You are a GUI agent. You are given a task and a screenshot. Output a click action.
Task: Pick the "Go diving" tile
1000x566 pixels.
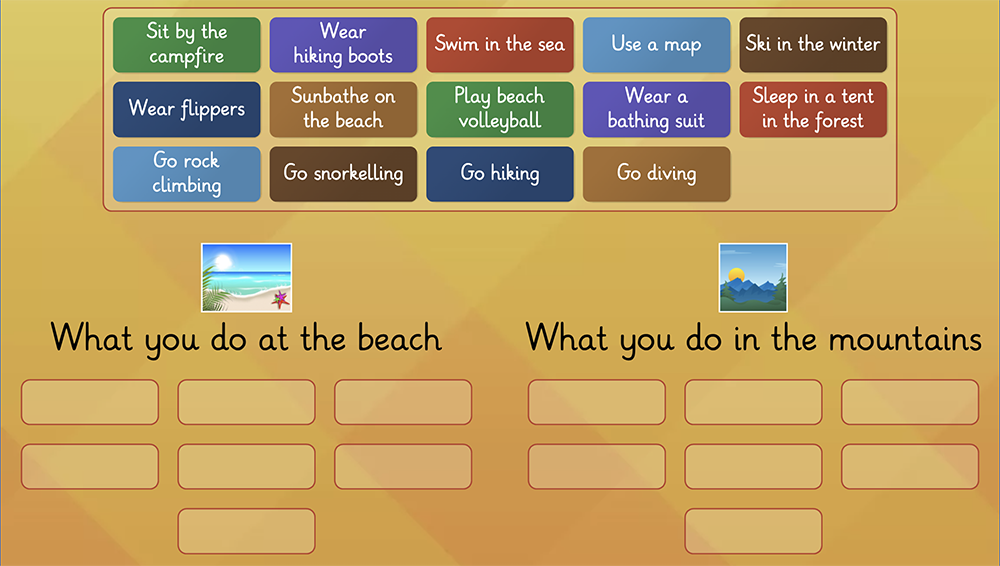tap(657, 174)
